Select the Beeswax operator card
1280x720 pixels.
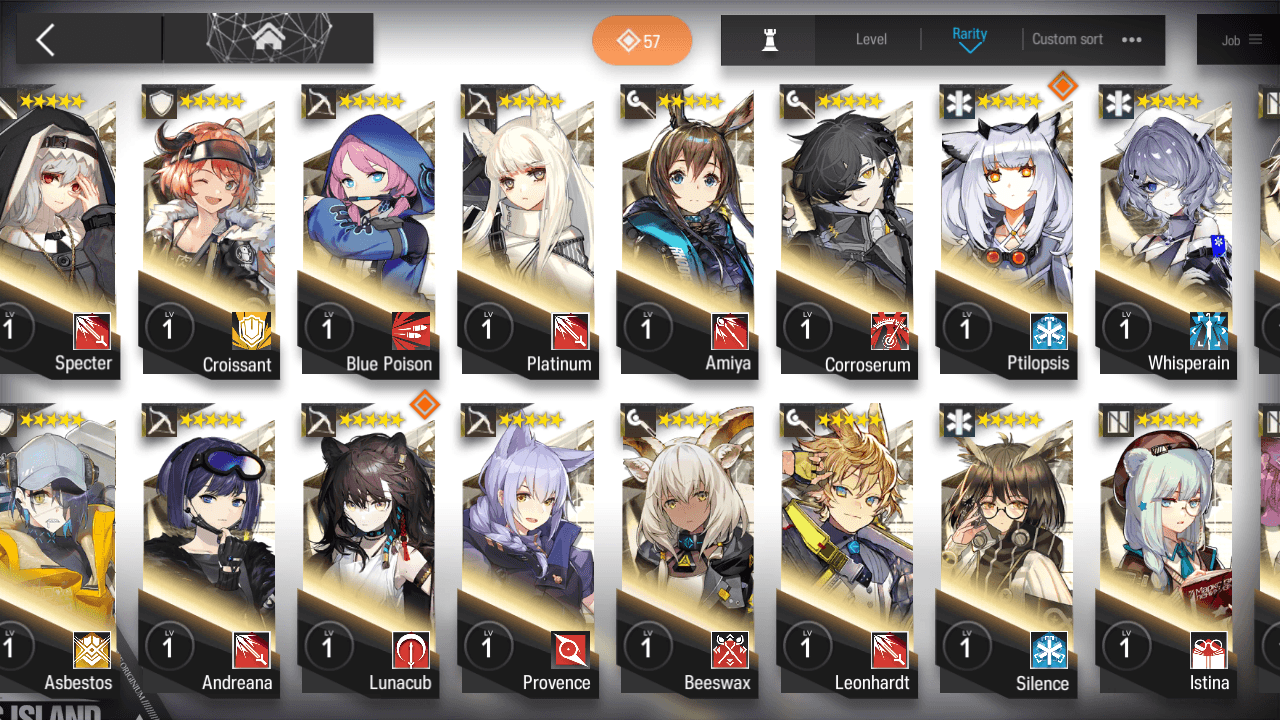686,550
